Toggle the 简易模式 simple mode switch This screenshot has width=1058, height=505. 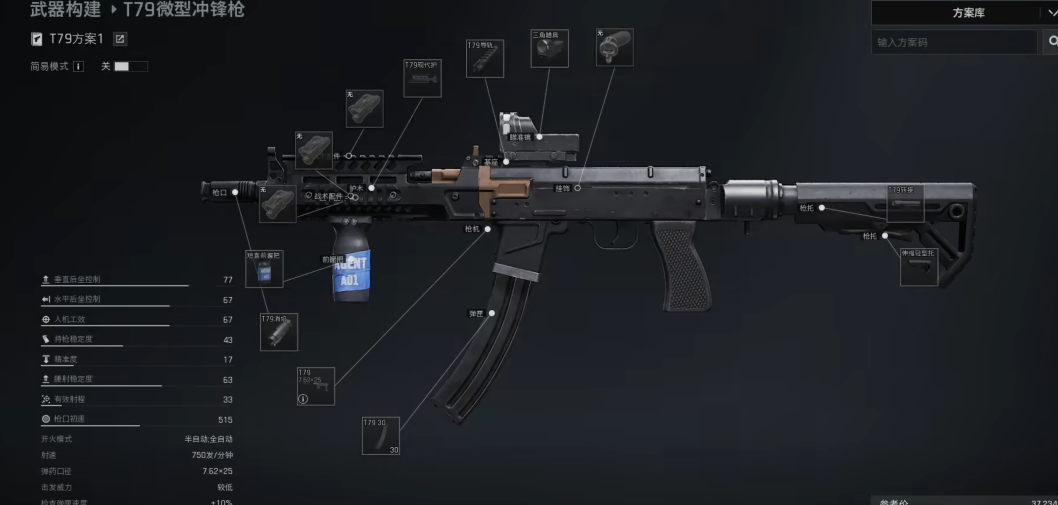tap(130, 66)
